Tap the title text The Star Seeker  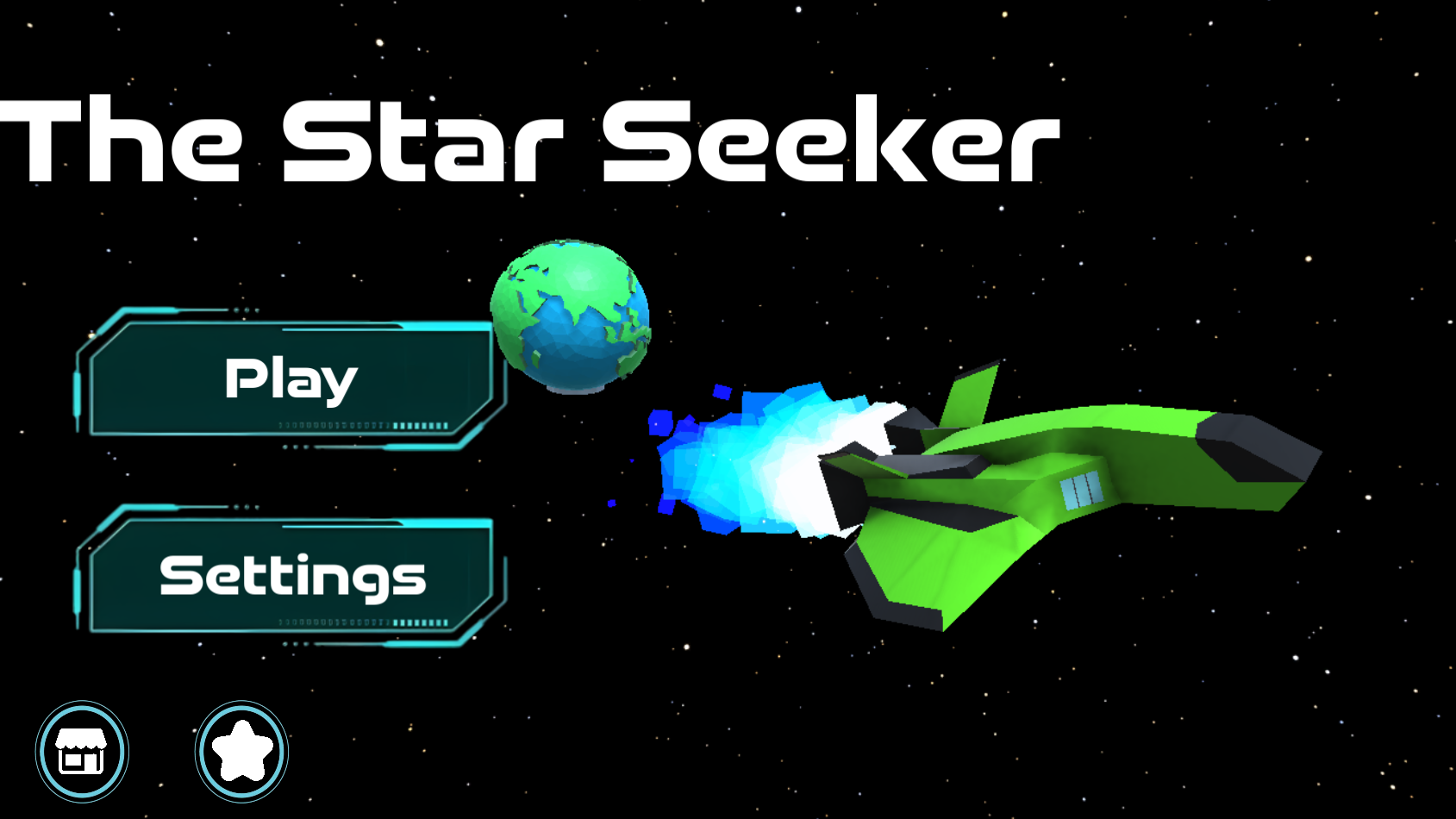coord(530,142)
